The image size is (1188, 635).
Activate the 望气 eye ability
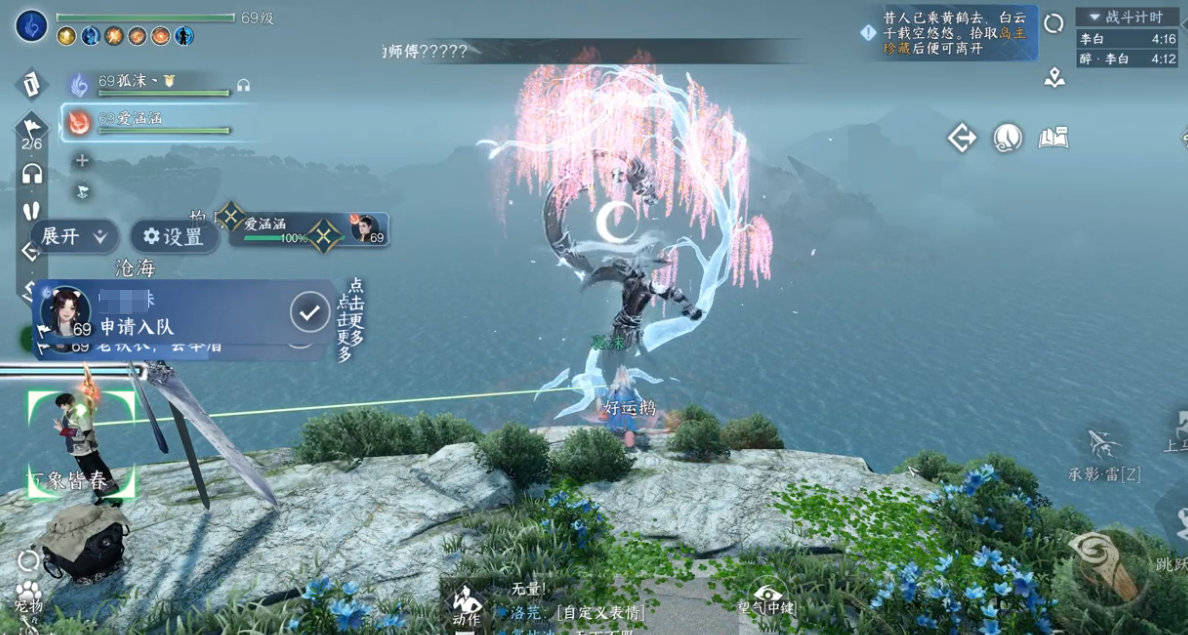771,598
